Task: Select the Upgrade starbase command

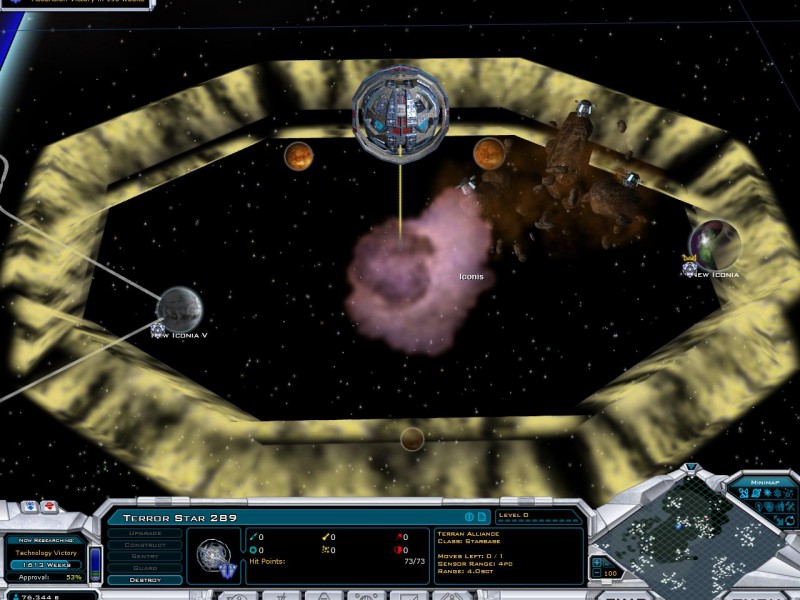Action: [145, 533]
